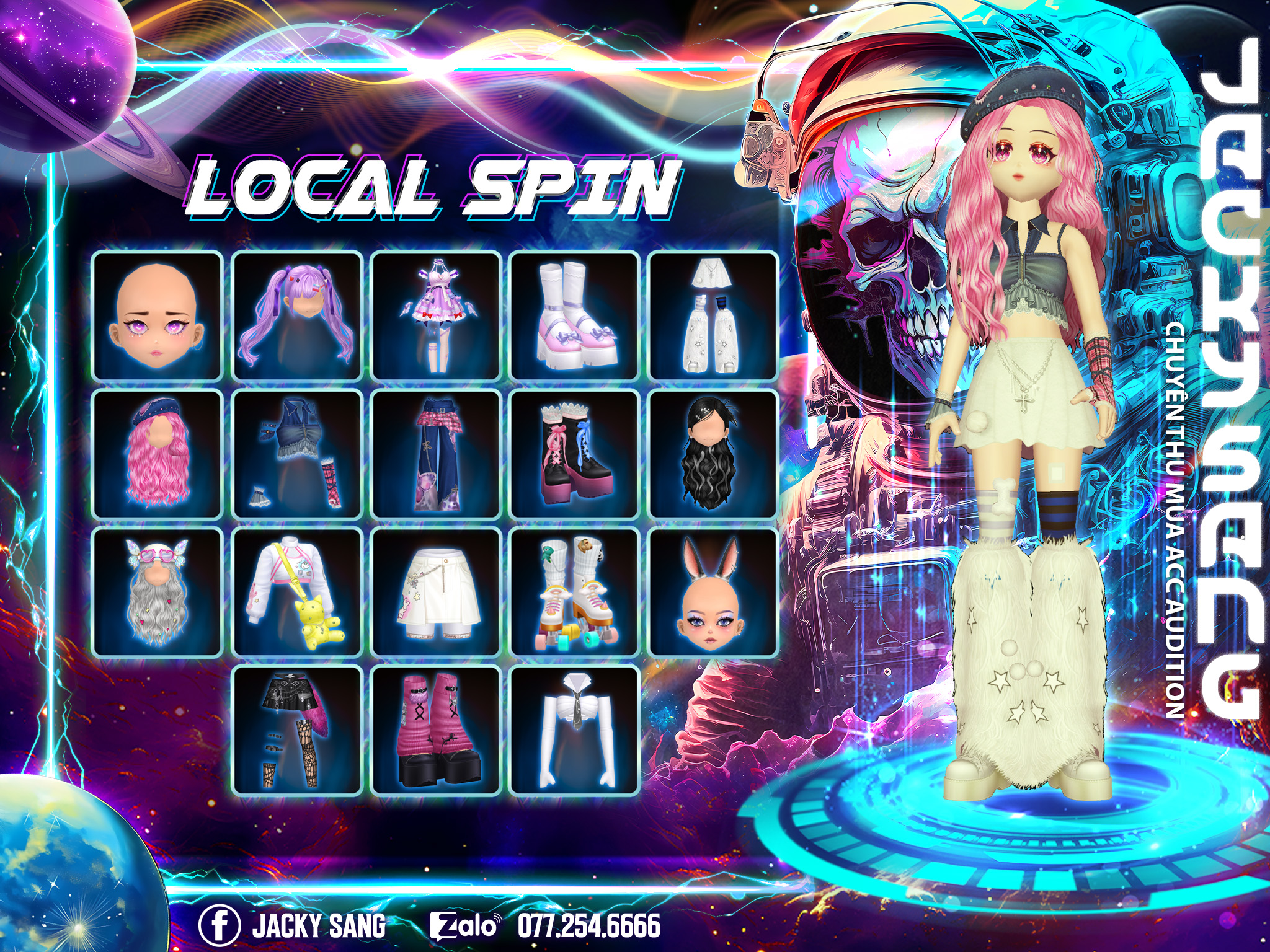
Task: Choose the colorful roller skates tile
Action: coord(575,593)
